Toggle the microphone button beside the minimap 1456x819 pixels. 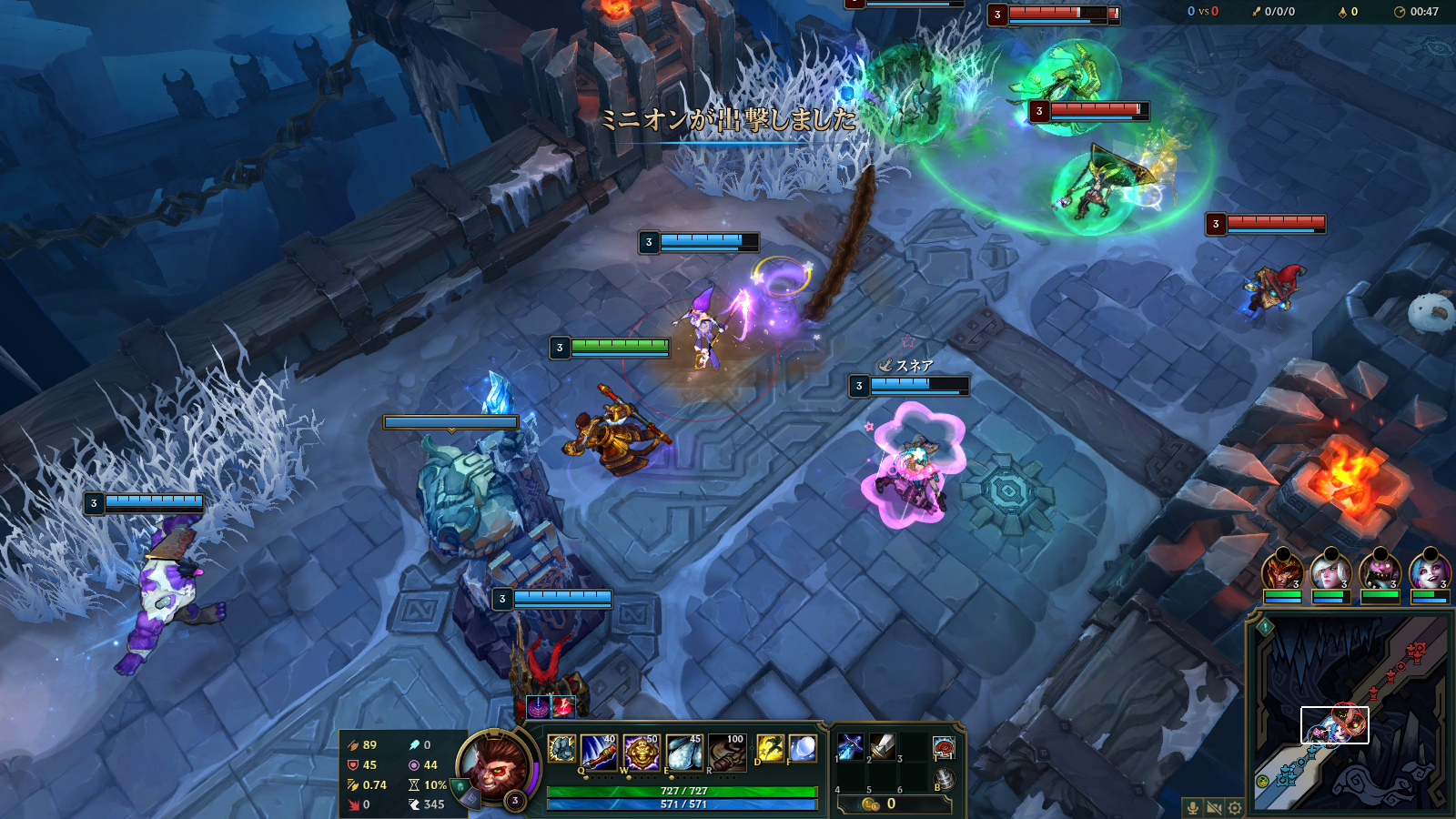(x=1192, y=808)
